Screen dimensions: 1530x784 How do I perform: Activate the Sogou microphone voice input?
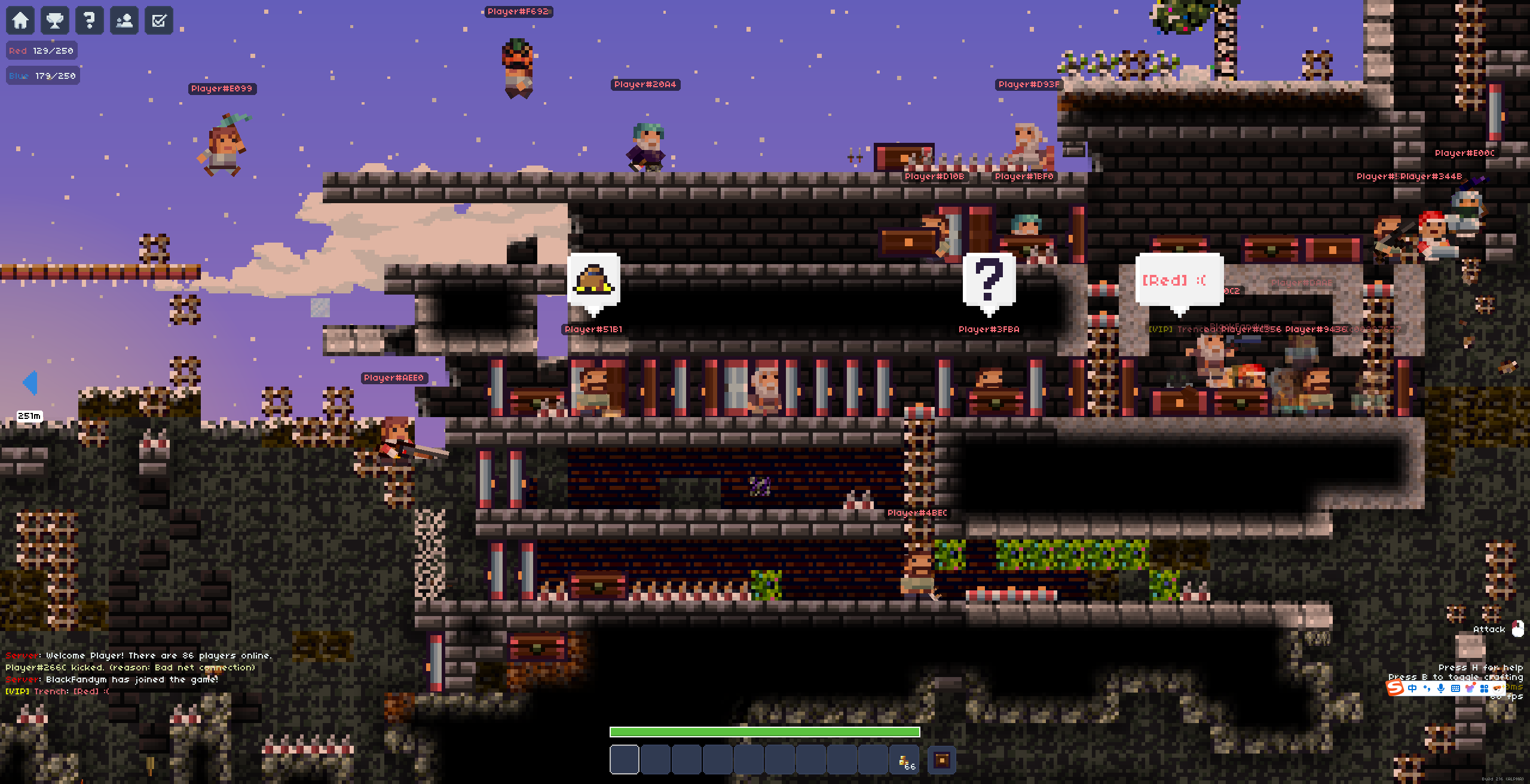pos(1441,688)
